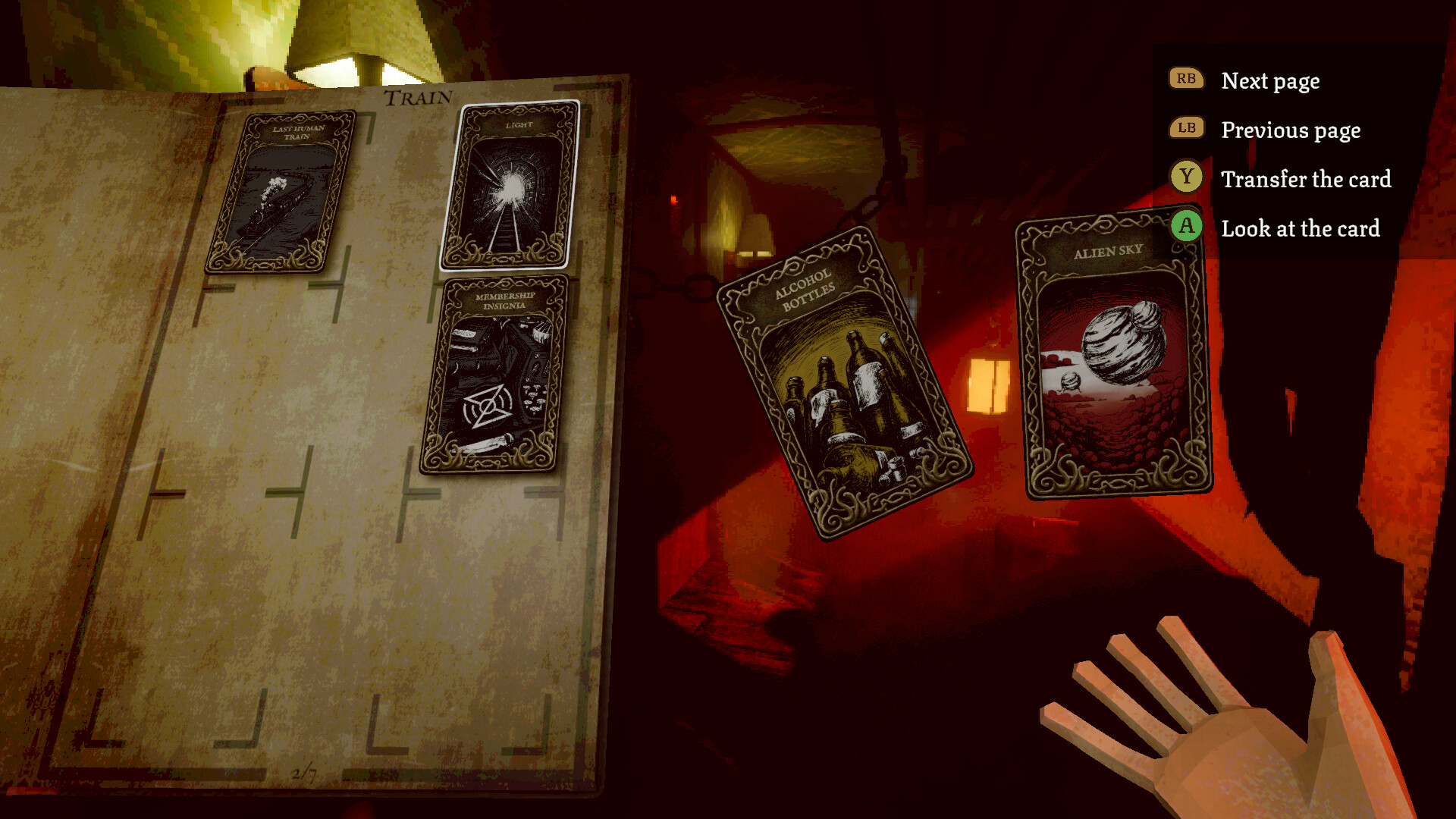Click the Next page label

click(1269, 80)
